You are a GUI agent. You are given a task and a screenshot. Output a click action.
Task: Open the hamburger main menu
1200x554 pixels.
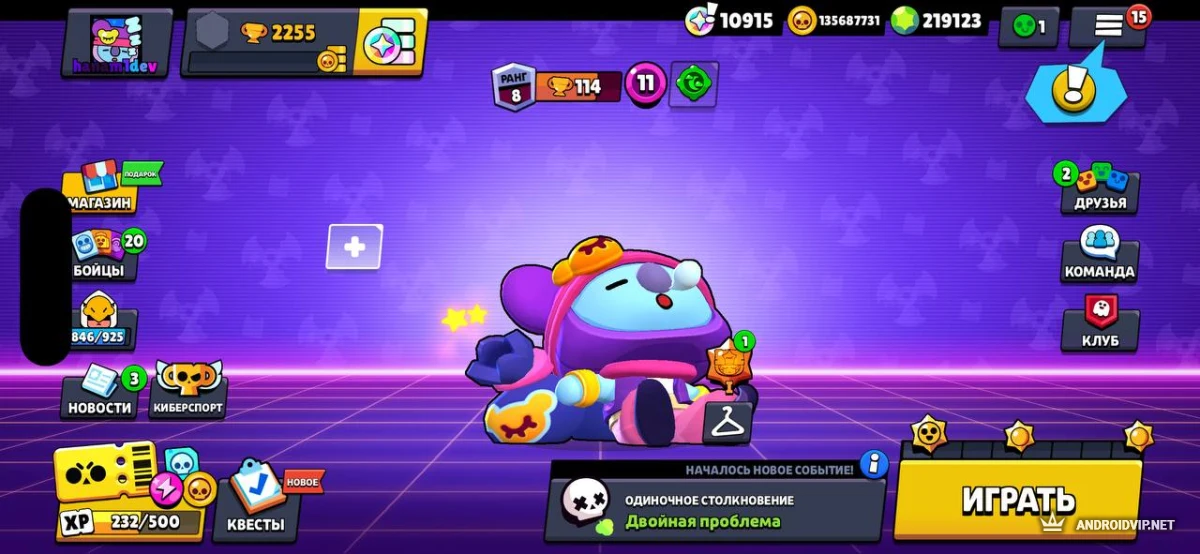[x=1108, y=27]
